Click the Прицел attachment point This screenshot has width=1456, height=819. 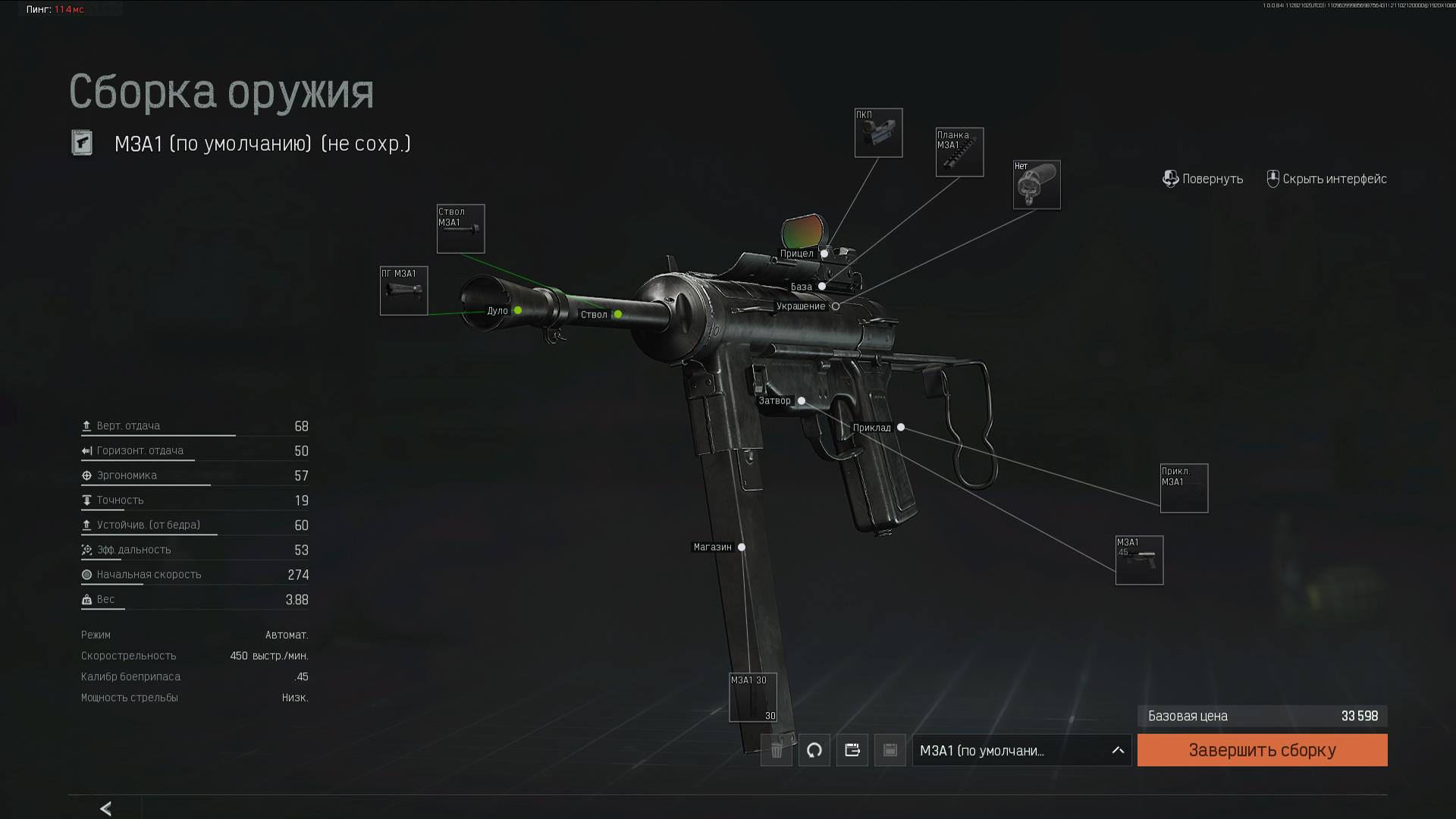click(824, 253)
